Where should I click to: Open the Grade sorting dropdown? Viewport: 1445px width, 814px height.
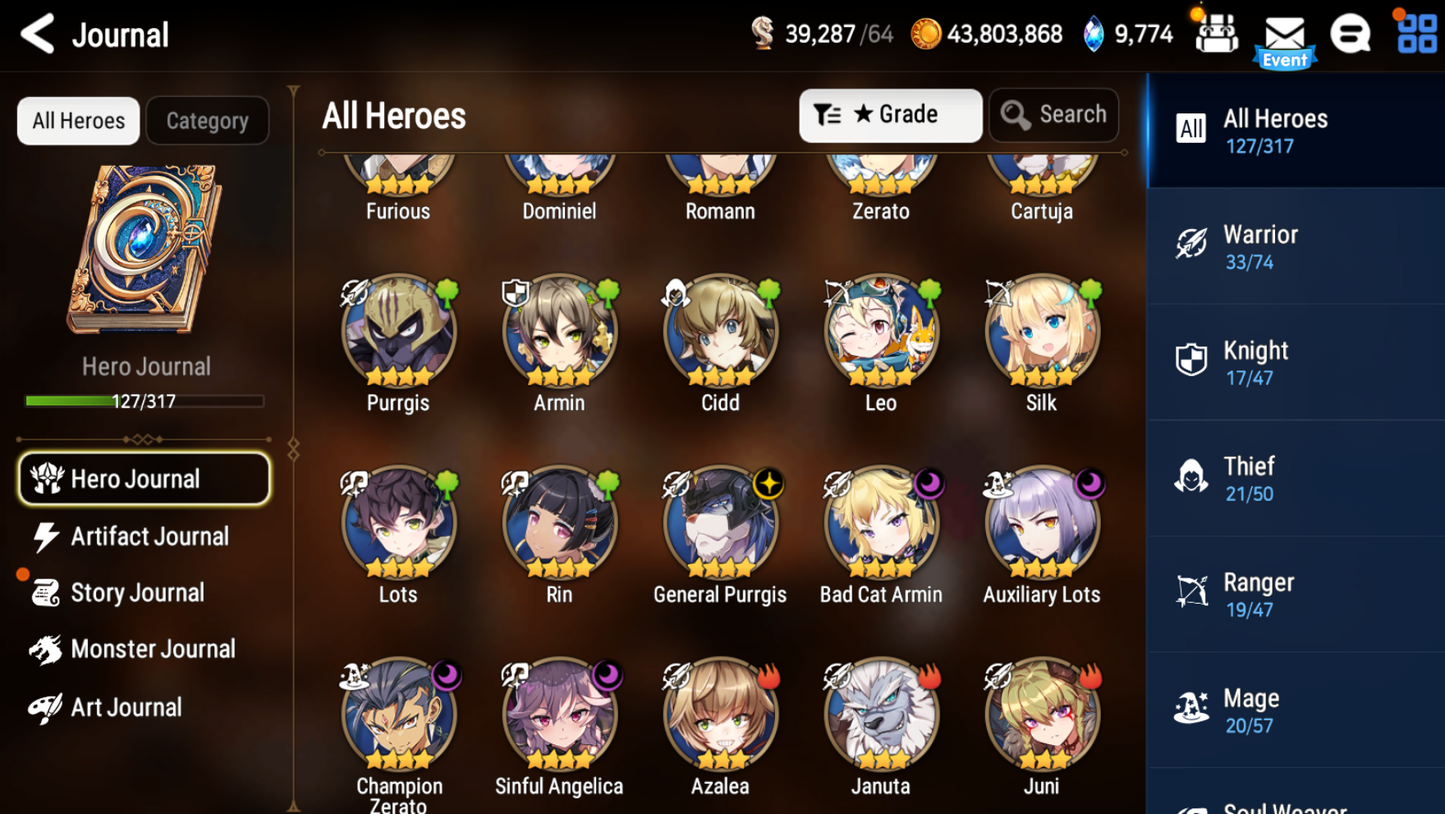(x=889, y=115)
